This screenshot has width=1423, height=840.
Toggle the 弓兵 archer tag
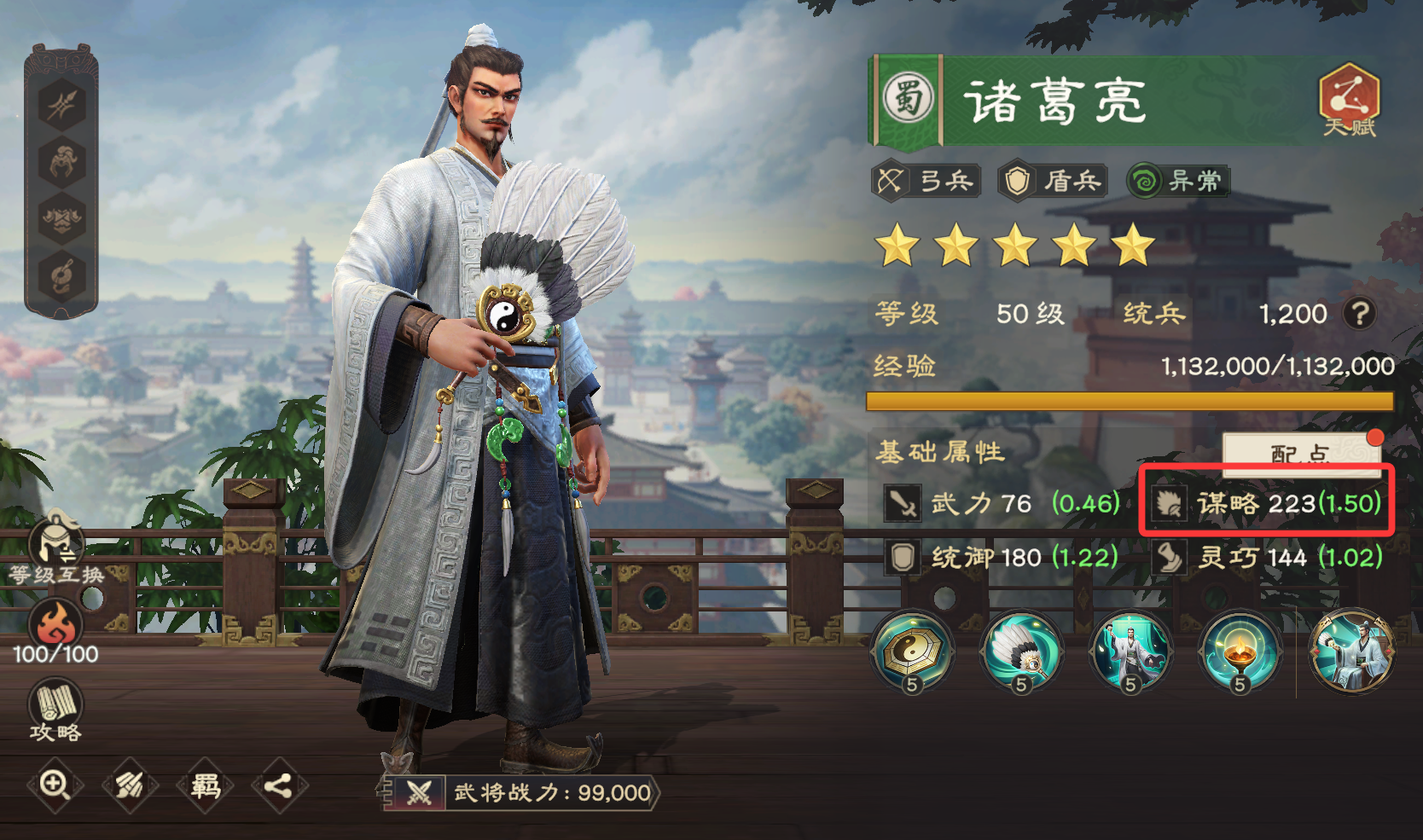927,181
